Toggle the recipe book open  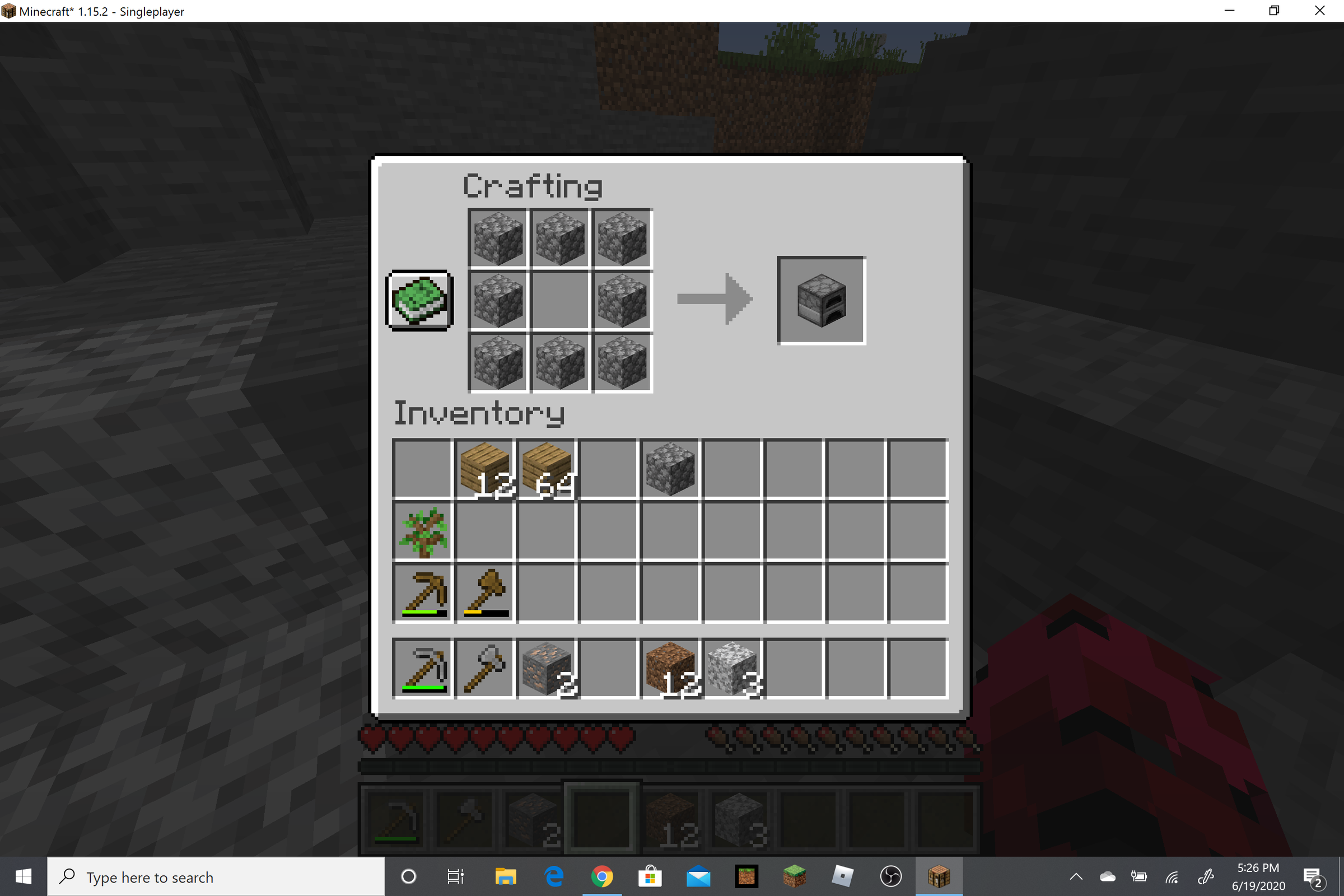coord(419,300)
